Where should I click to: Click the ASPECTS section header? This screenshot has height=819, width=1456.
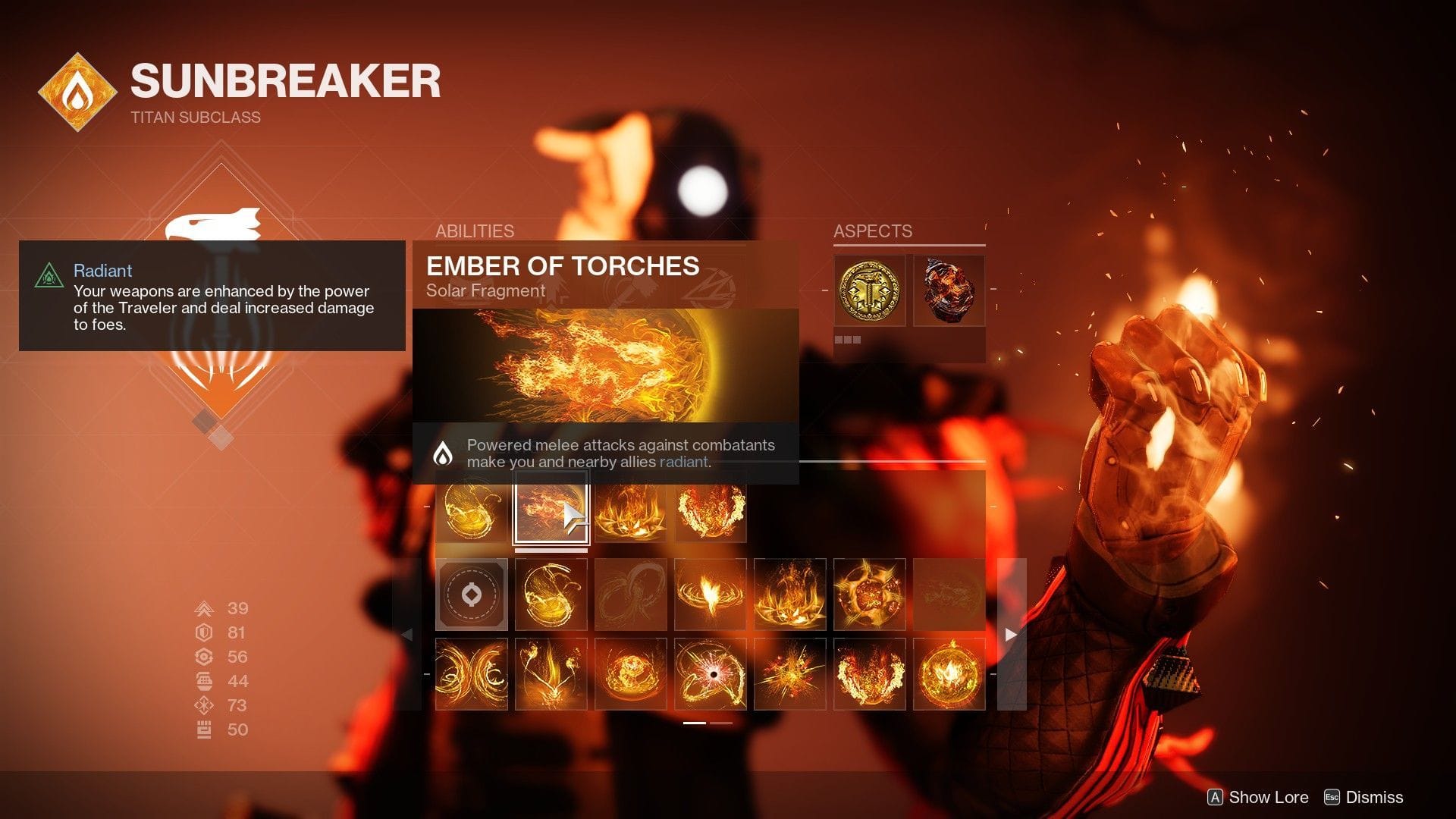tap(872, 231)
